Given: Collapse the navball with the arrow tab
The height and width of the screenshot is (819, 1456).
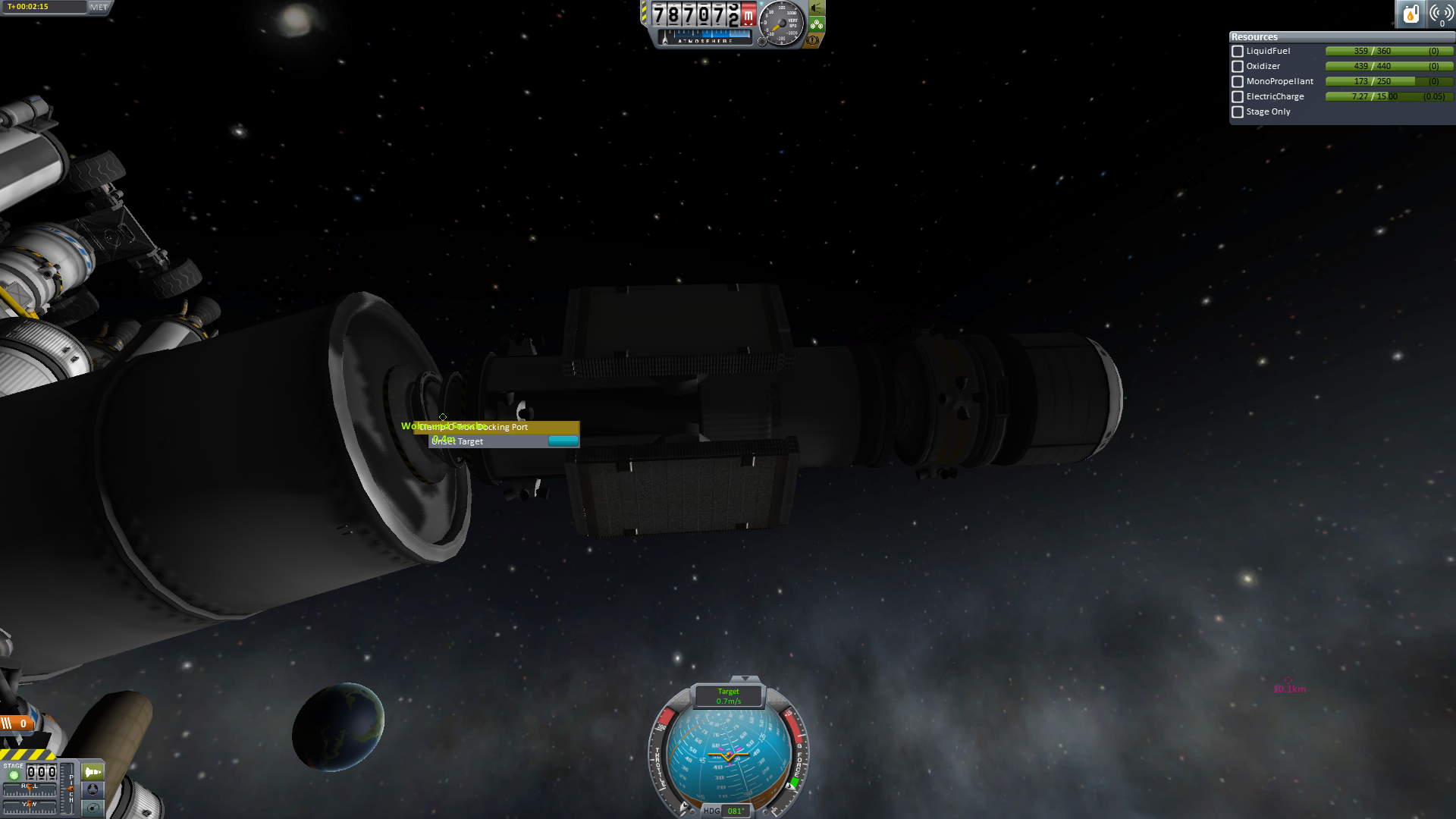Looking at the screenshot, I should pyautogui.click(x=745, y=679).
